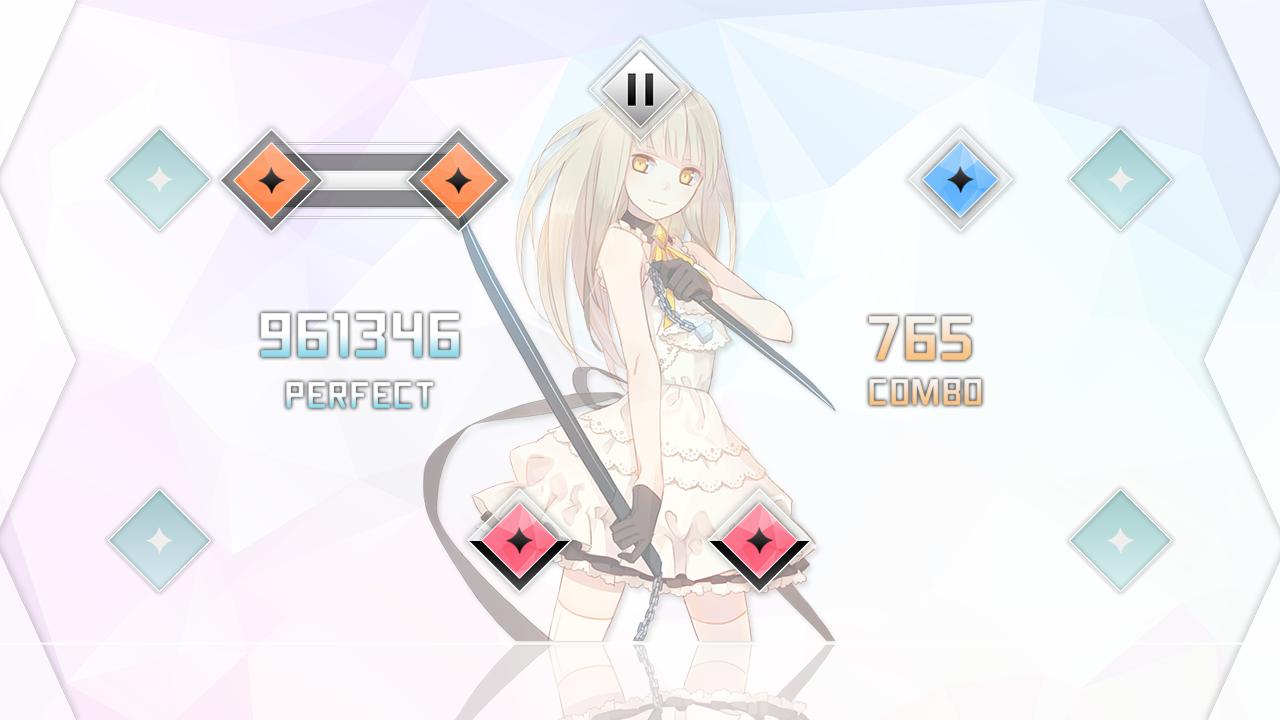Screen dimensions: 1280x720
Task: Tap the pause icon at top center
Action: (x=640, y=90)
